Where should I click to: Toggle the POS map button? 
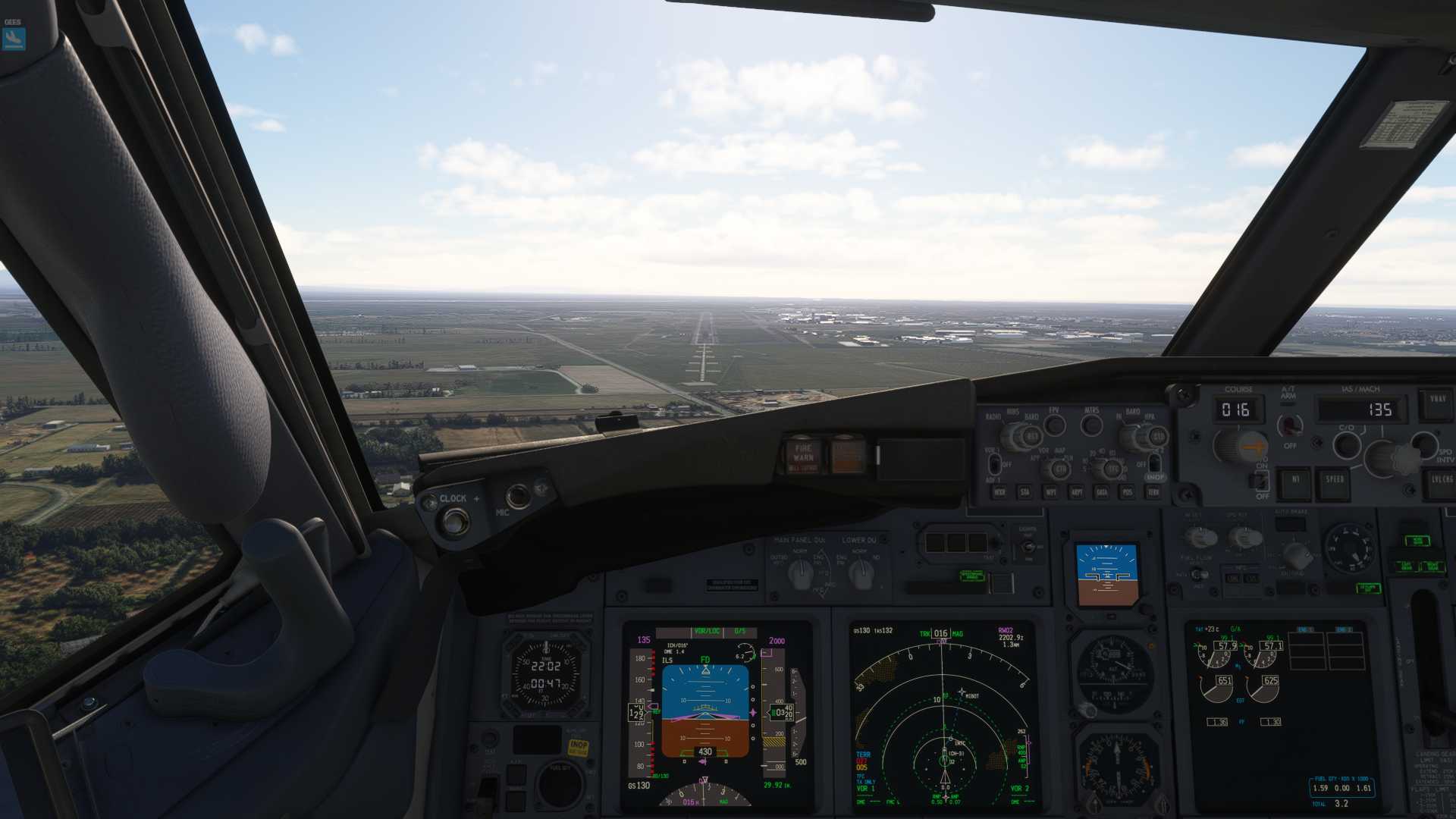[1128, 492]
